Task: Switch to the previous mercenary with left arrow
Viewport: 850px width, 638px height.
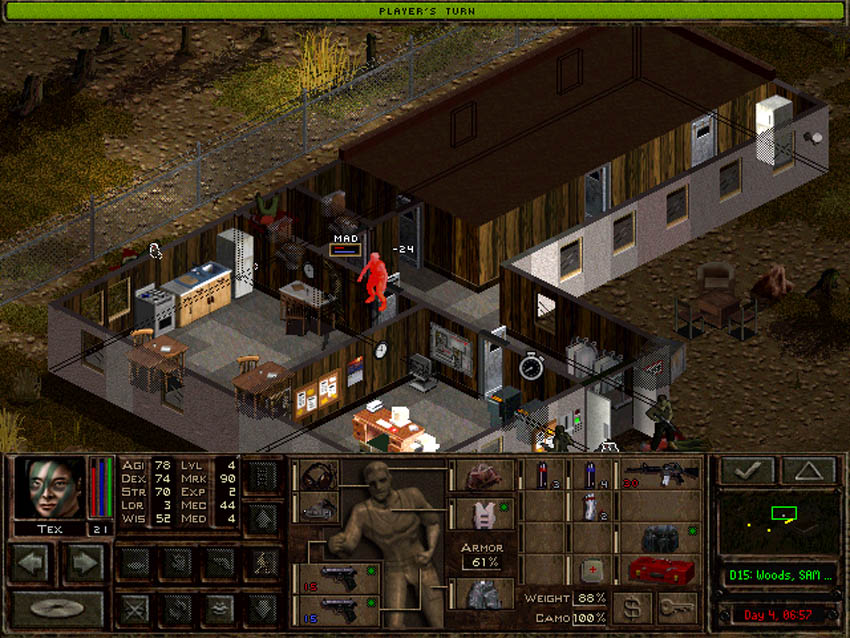Action: coord(31,563)
